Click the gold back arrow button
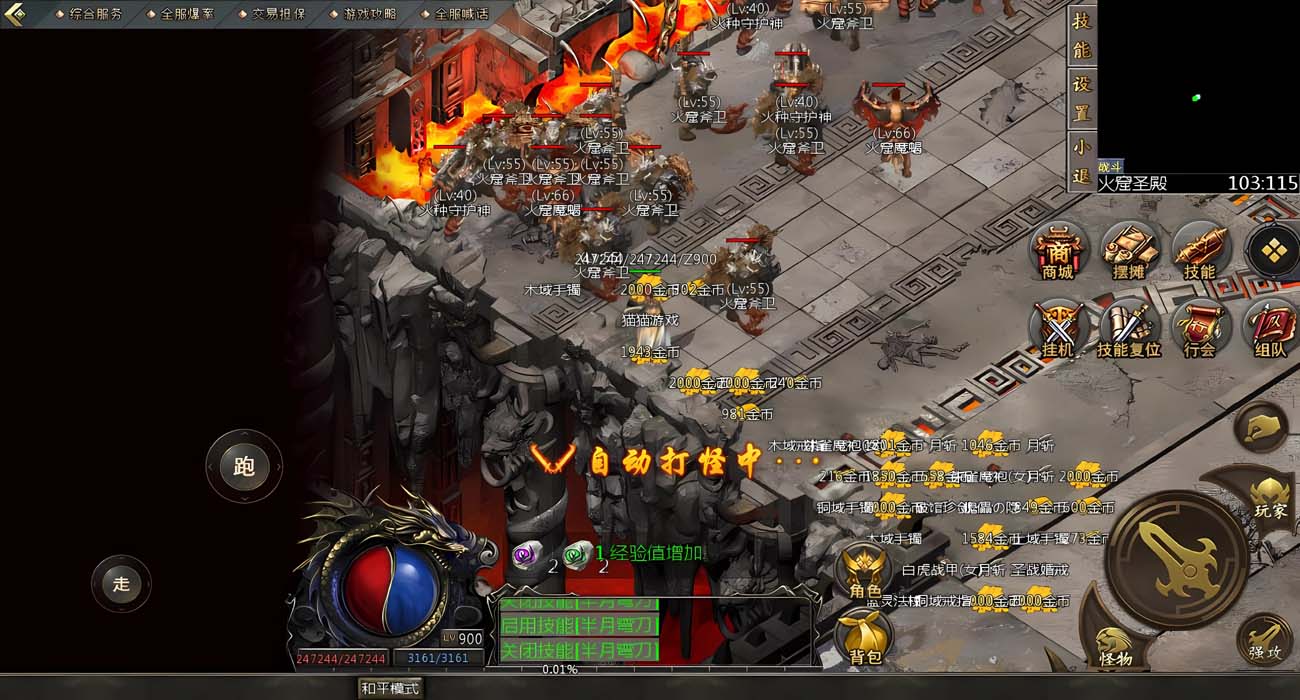This screenshot has width=1300, height=700. pyautogui.click(x=14, y=14)
